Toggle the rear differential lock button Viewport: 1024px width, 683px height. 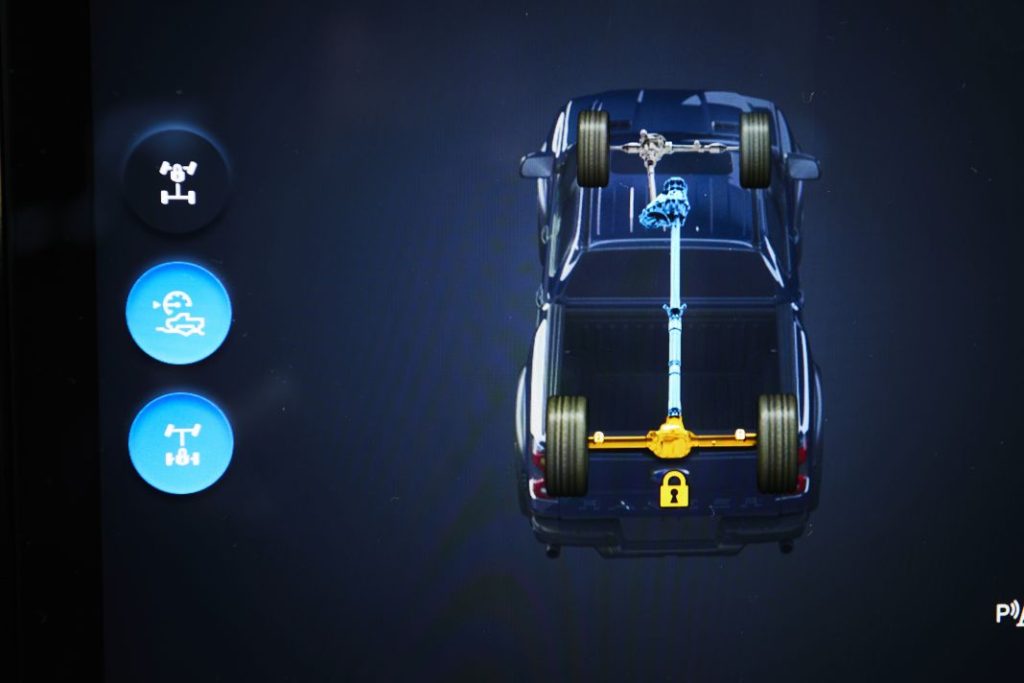(x=181, y=443)
